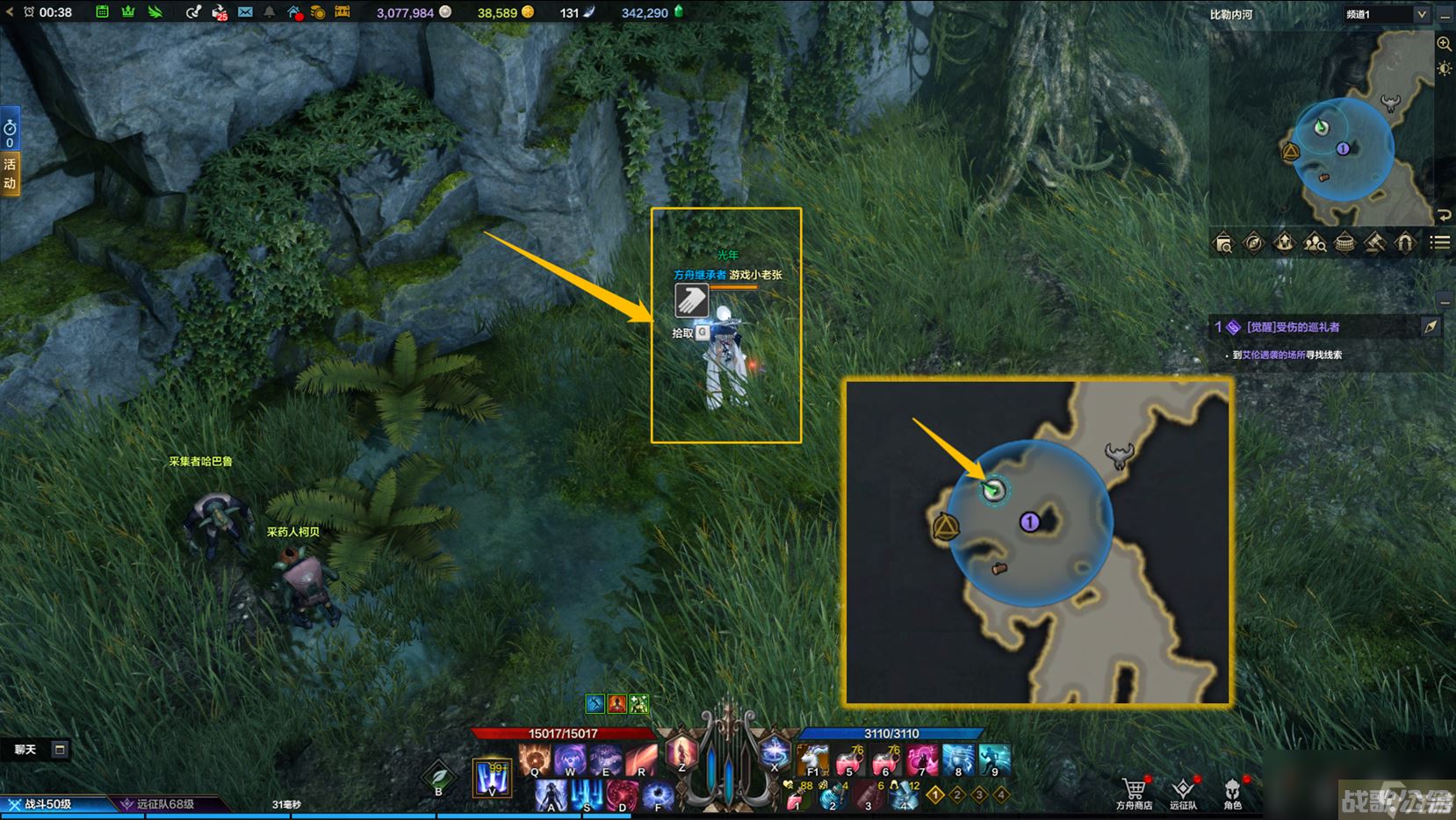Viewport: 1456px width, 820px height.
Task: Open the 角色 character menu
Action: tap(1232, 790)
